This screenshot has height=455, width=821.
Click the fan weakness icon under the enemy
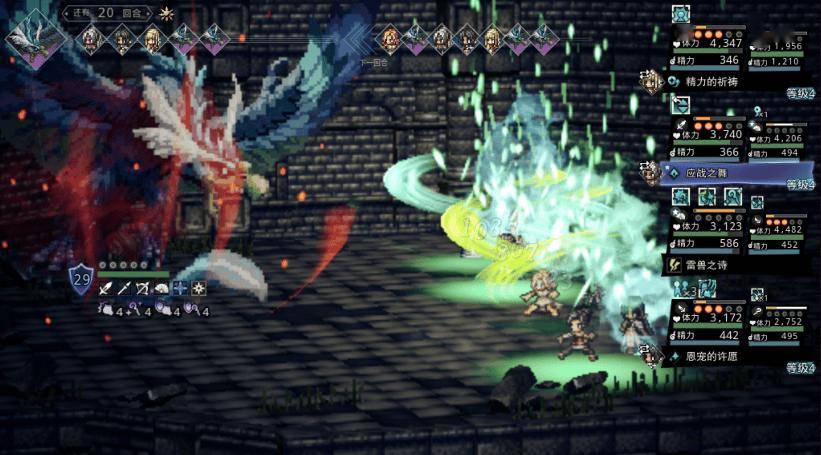[162, 289]
